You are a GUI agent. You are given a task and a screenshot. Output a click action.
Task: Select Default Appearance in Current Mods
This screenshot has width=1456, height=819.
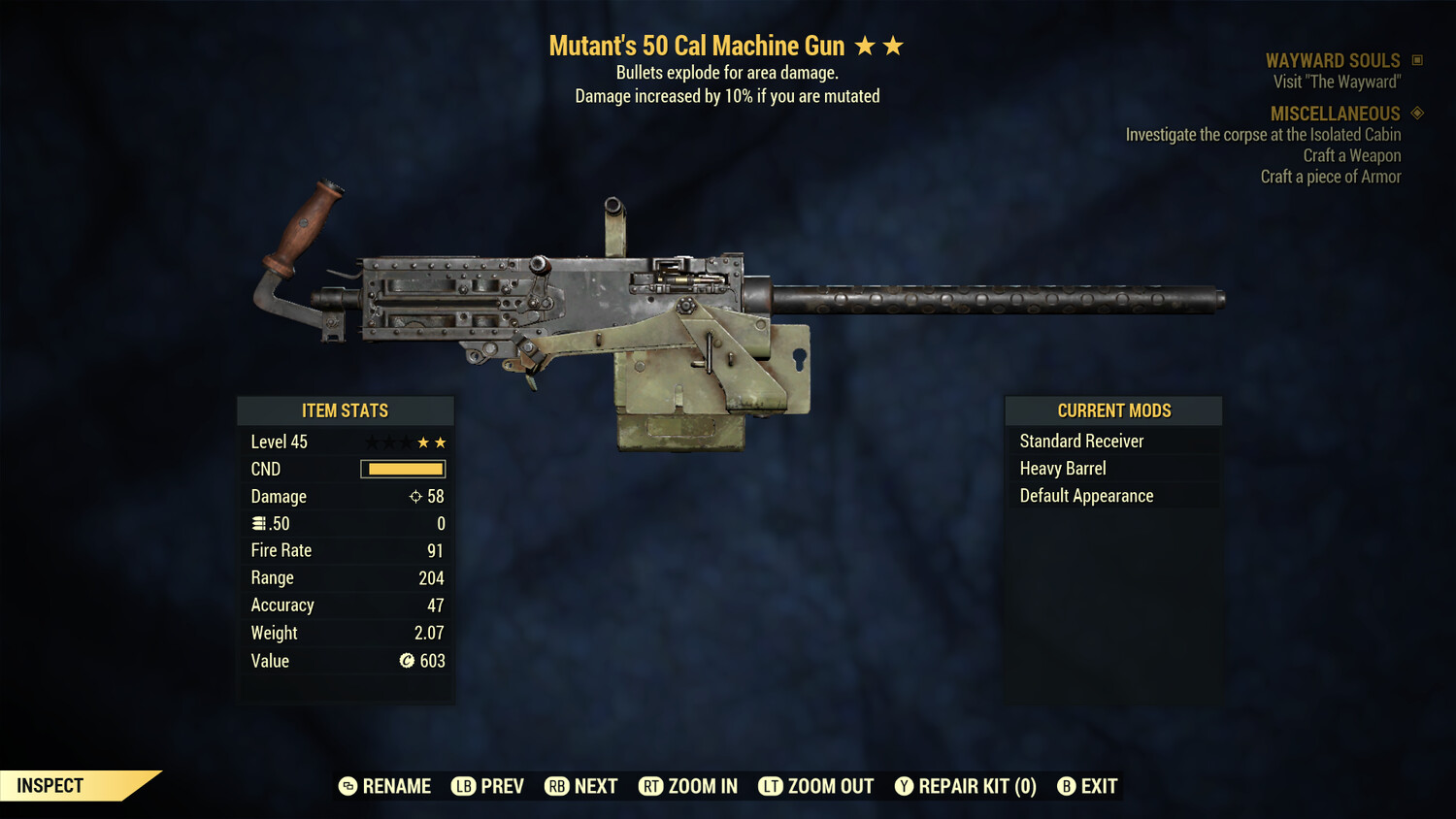[1085, 495]
